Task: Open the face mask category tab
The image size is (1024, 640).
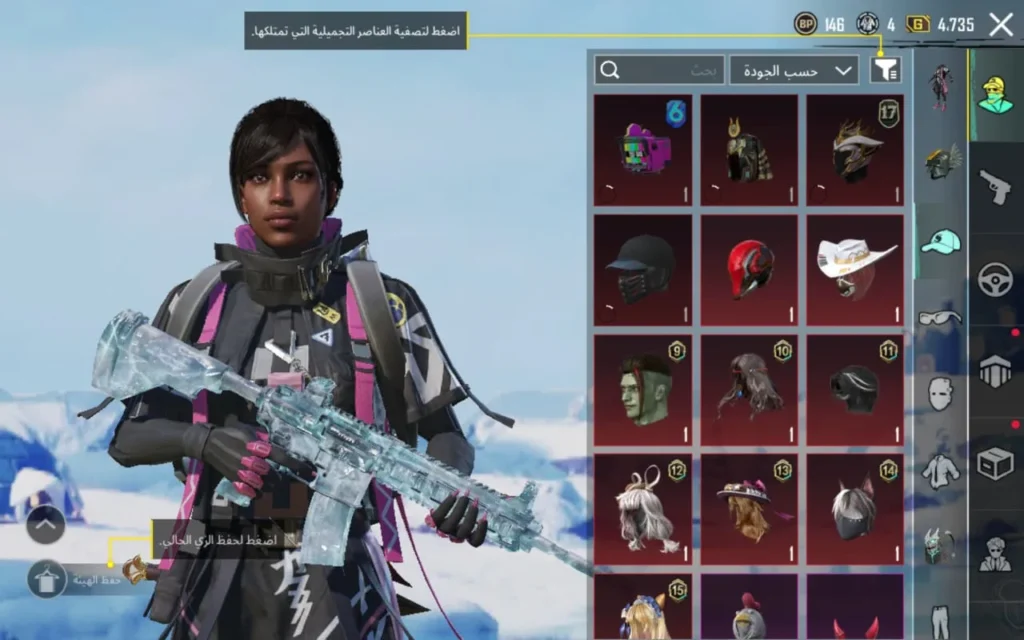Action: 940,393
